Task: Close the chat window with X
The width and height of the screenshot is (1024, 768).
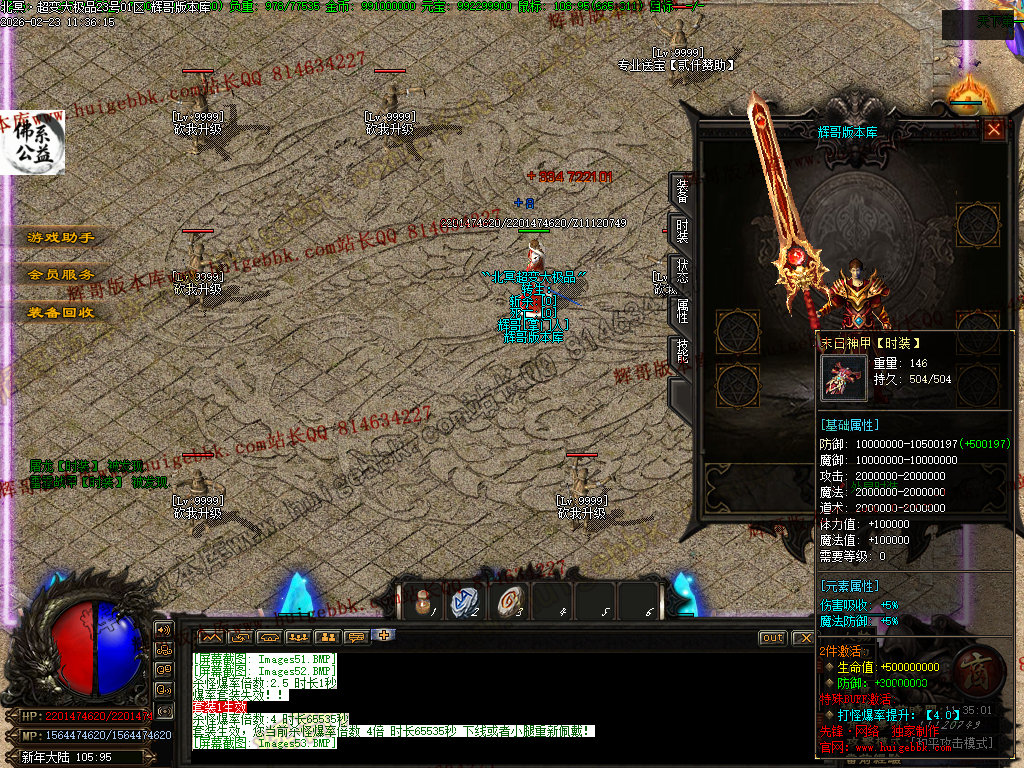Action: (802, 638)
